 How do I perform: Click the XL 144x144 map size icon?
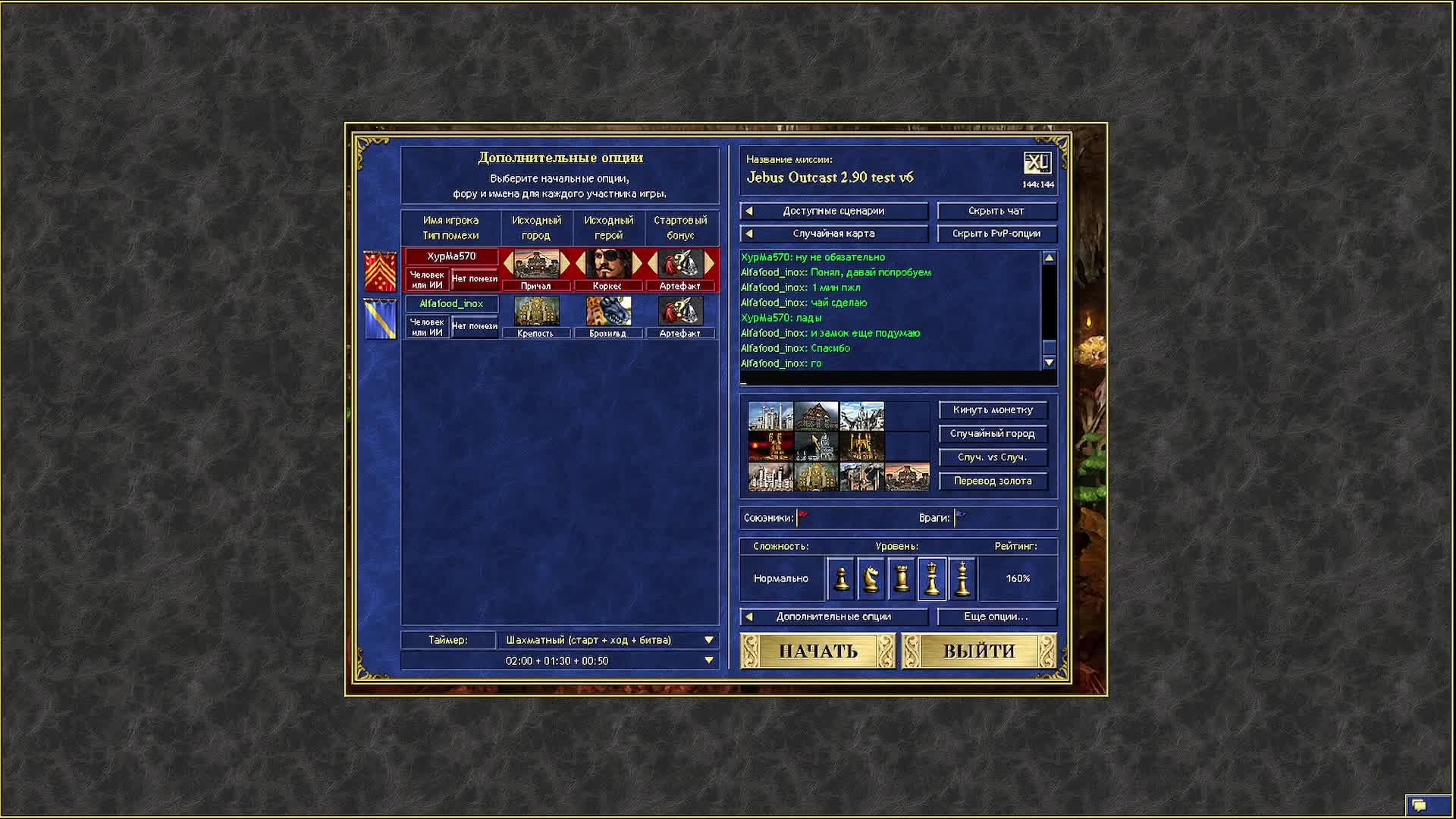pyautogui.click(x=1039, y=162)
